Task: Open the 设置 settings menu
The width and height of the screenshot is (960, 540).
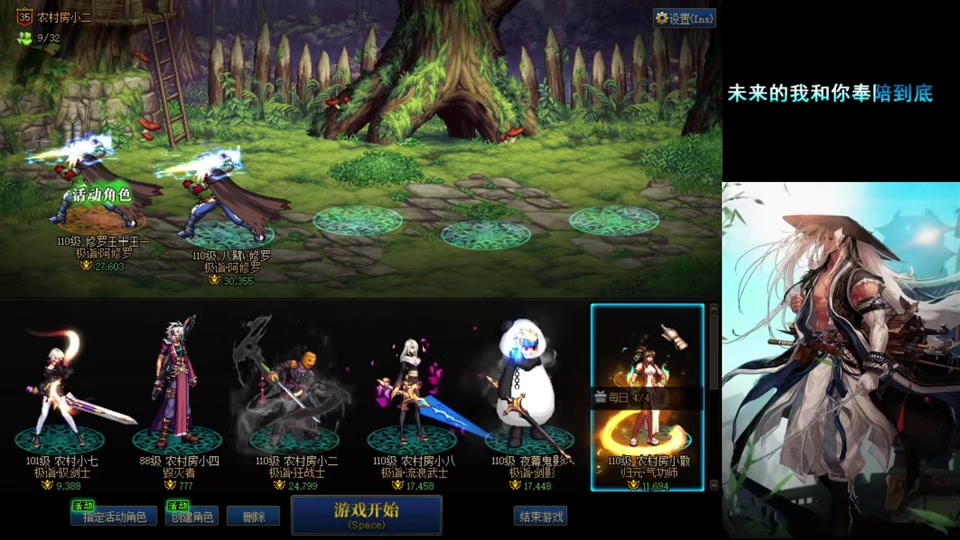Action: click(x=684, y=18)
